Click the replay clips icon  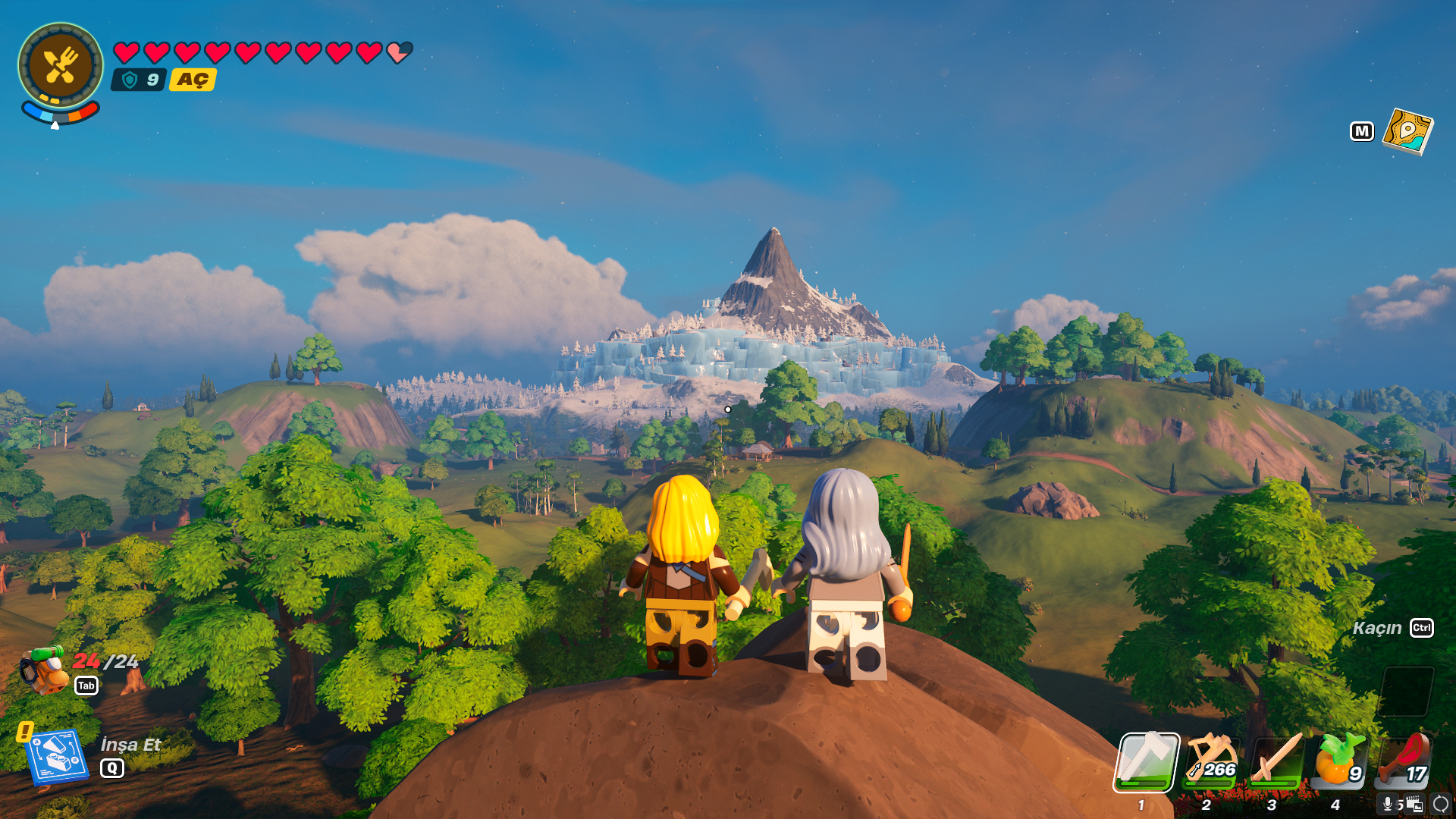(x=1414, y=804)
